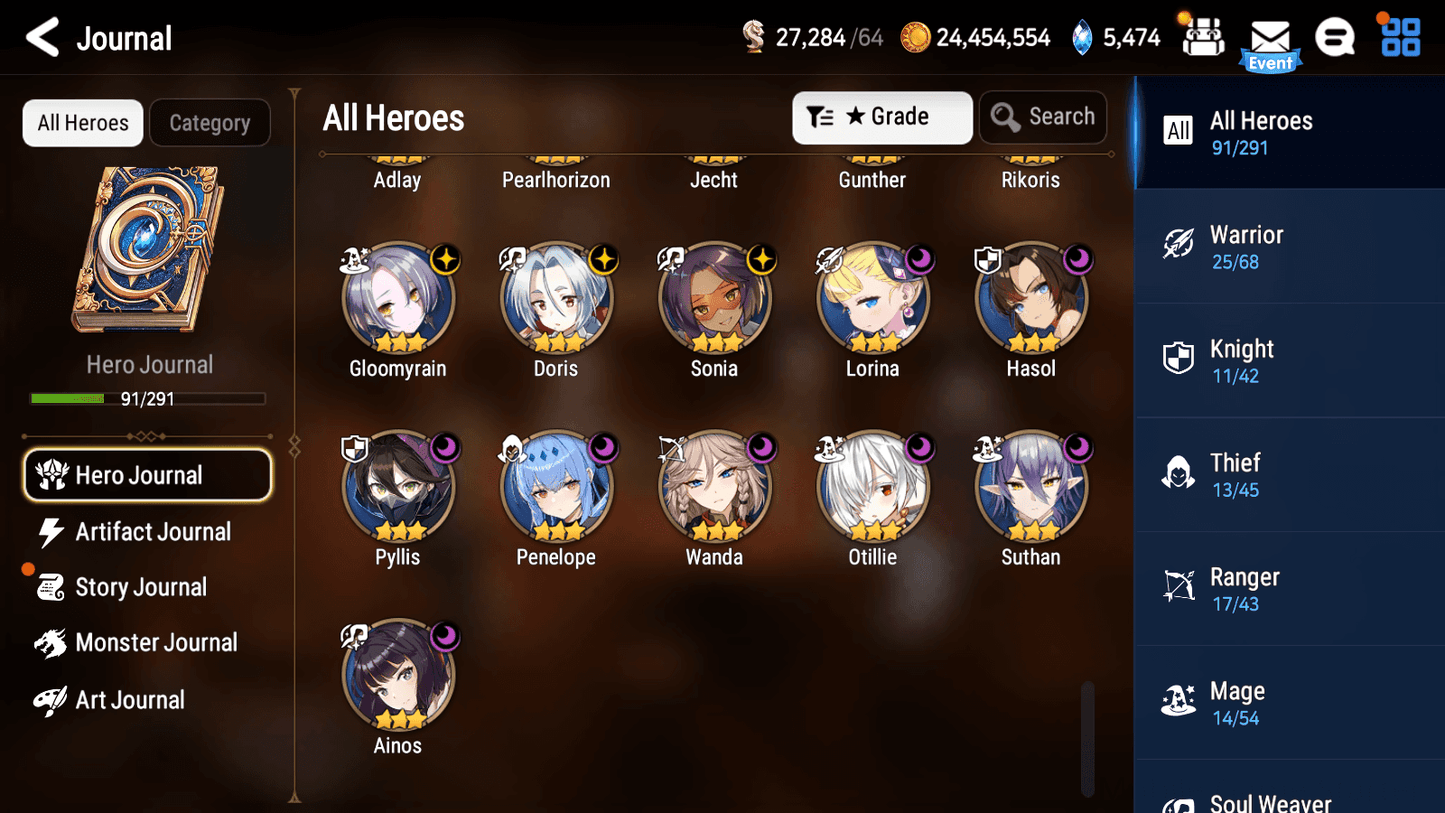
Task: Choose the hero Ainos
Action: click(x=398, y=676)
